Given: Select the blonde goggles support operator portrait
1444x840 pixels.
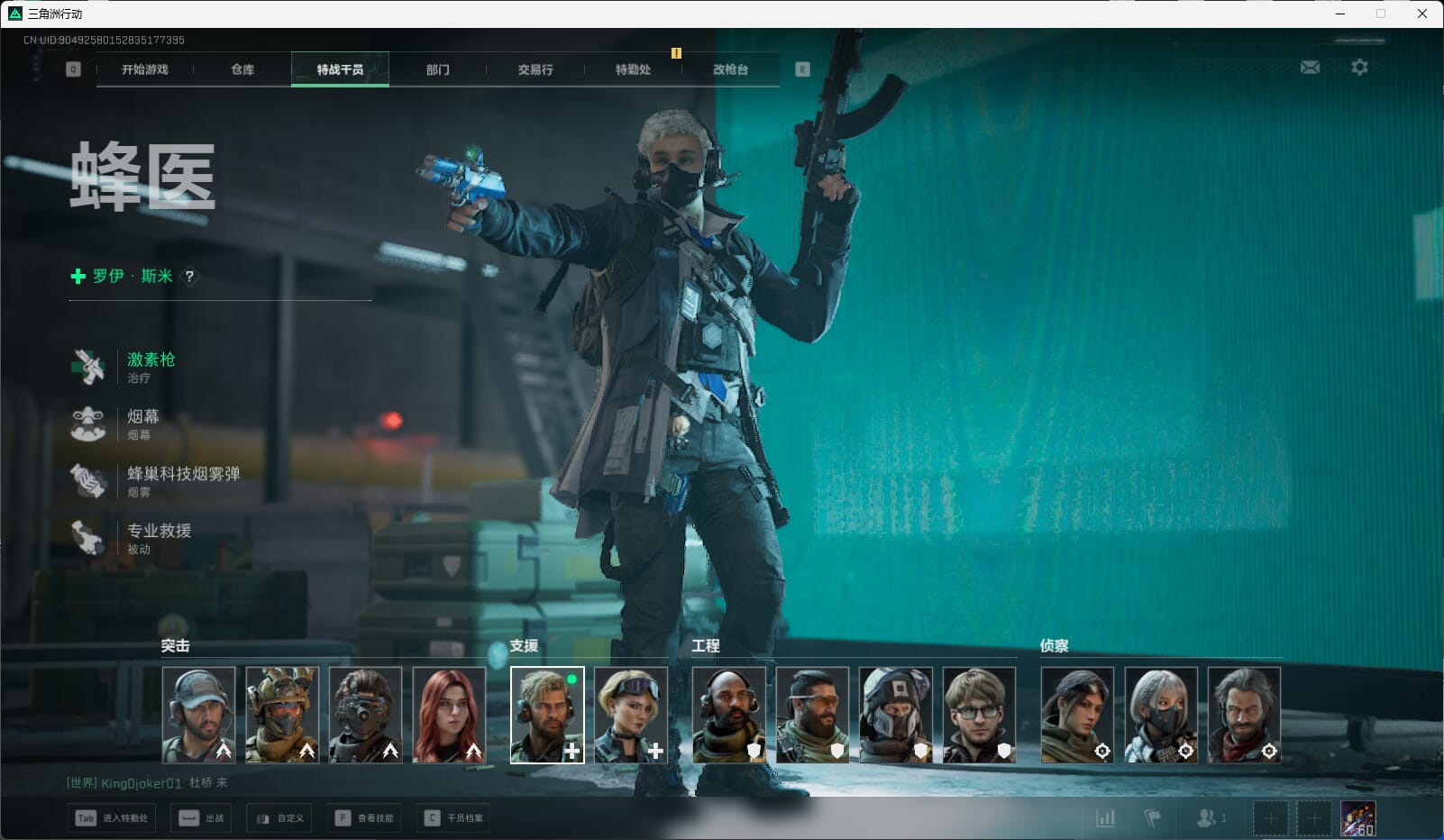Looking at the screenshot, I should click(x=631, y=715).
